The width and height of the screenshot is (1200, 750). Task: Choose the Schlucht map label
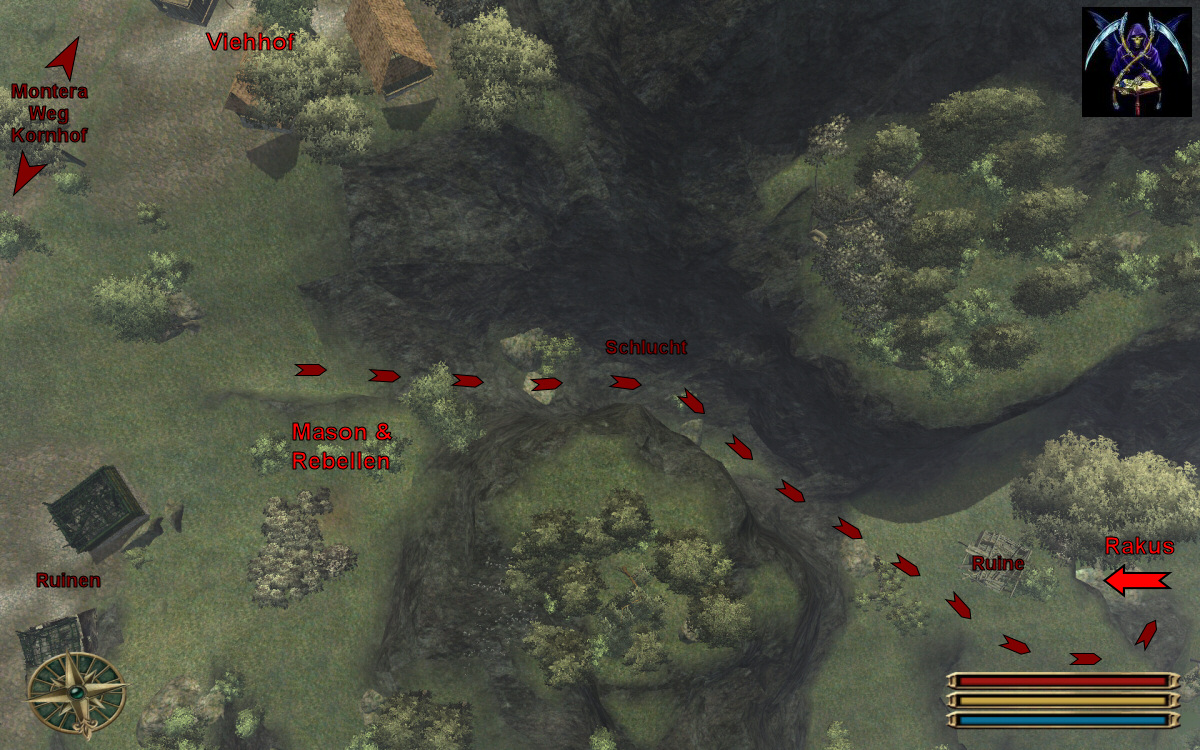pos(646,348)
